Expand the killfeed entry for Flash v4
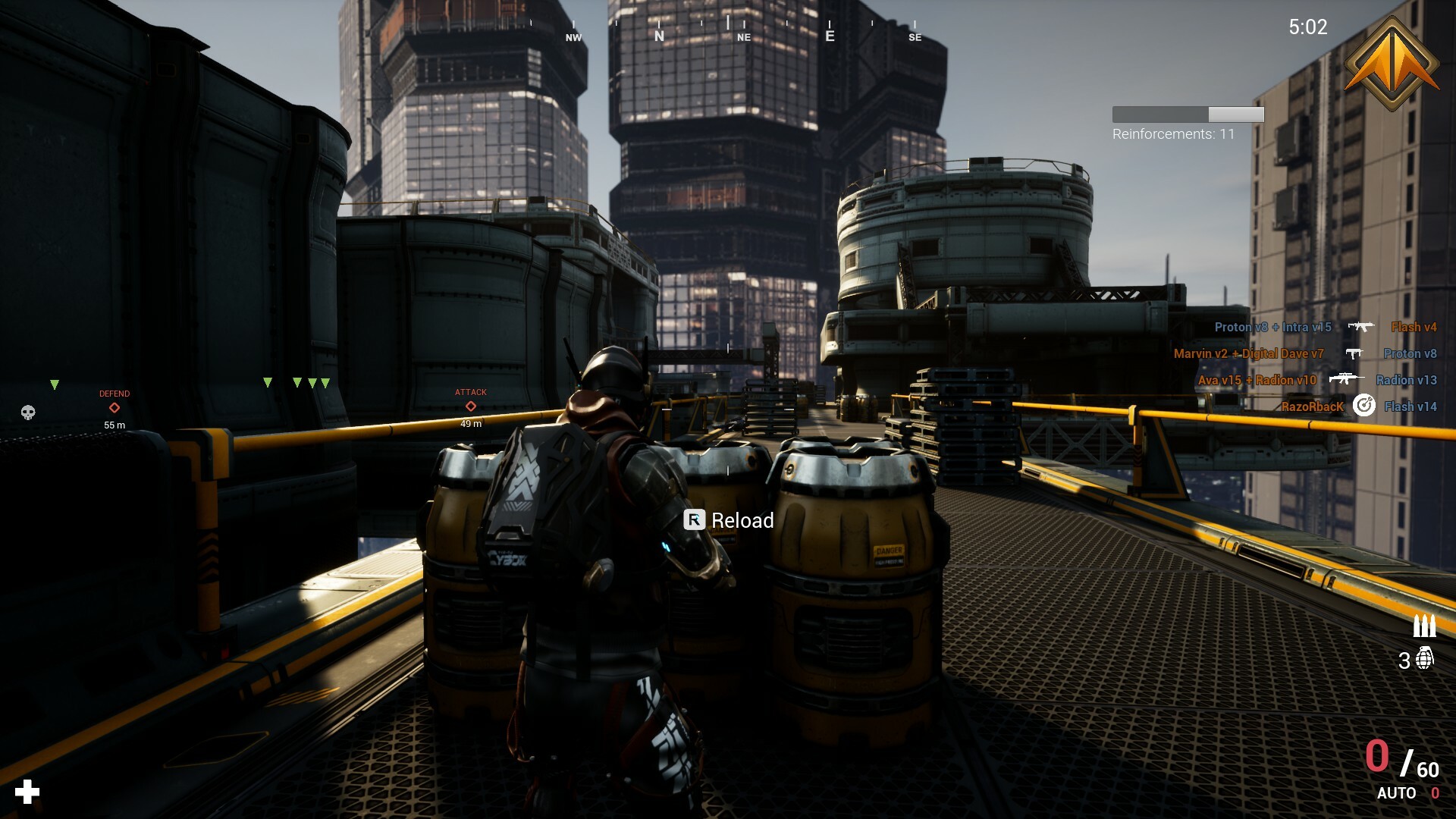Screen dimensions: 1456x819 [x=1413, y=328]
